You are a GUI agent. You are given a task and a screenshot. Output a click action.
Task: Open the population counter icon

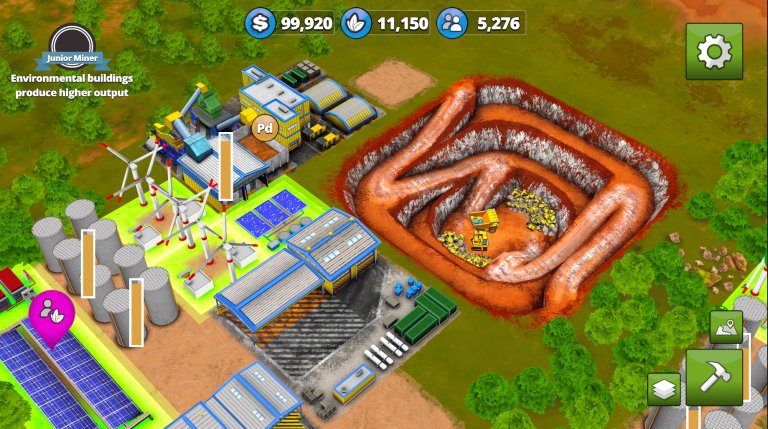click(452, 23)
